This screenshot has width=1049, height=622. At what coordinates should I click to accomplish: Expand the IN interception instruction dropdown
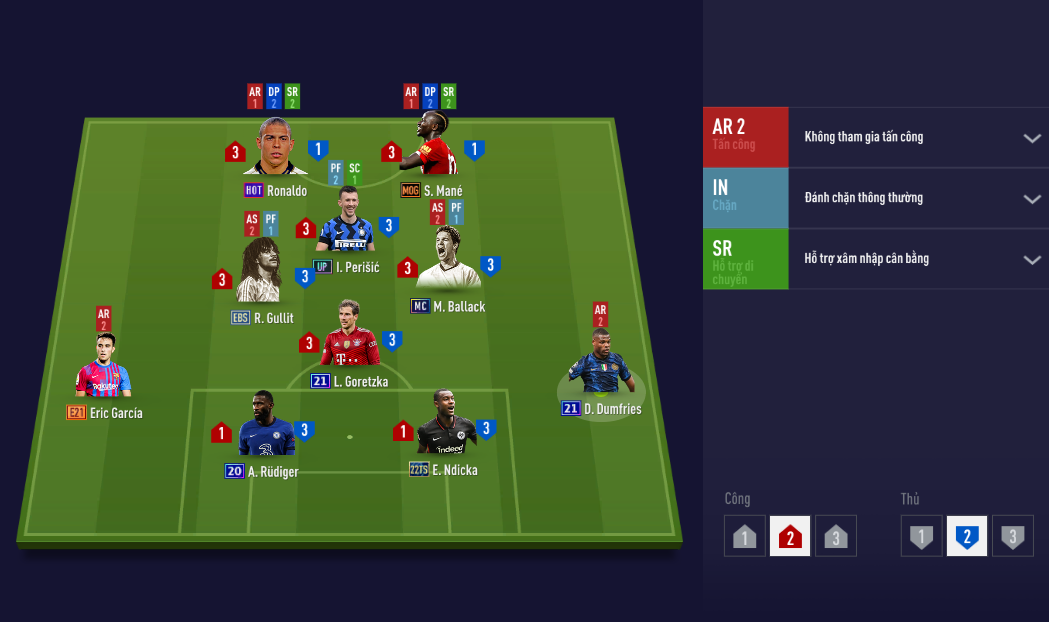coord(1032,199)
